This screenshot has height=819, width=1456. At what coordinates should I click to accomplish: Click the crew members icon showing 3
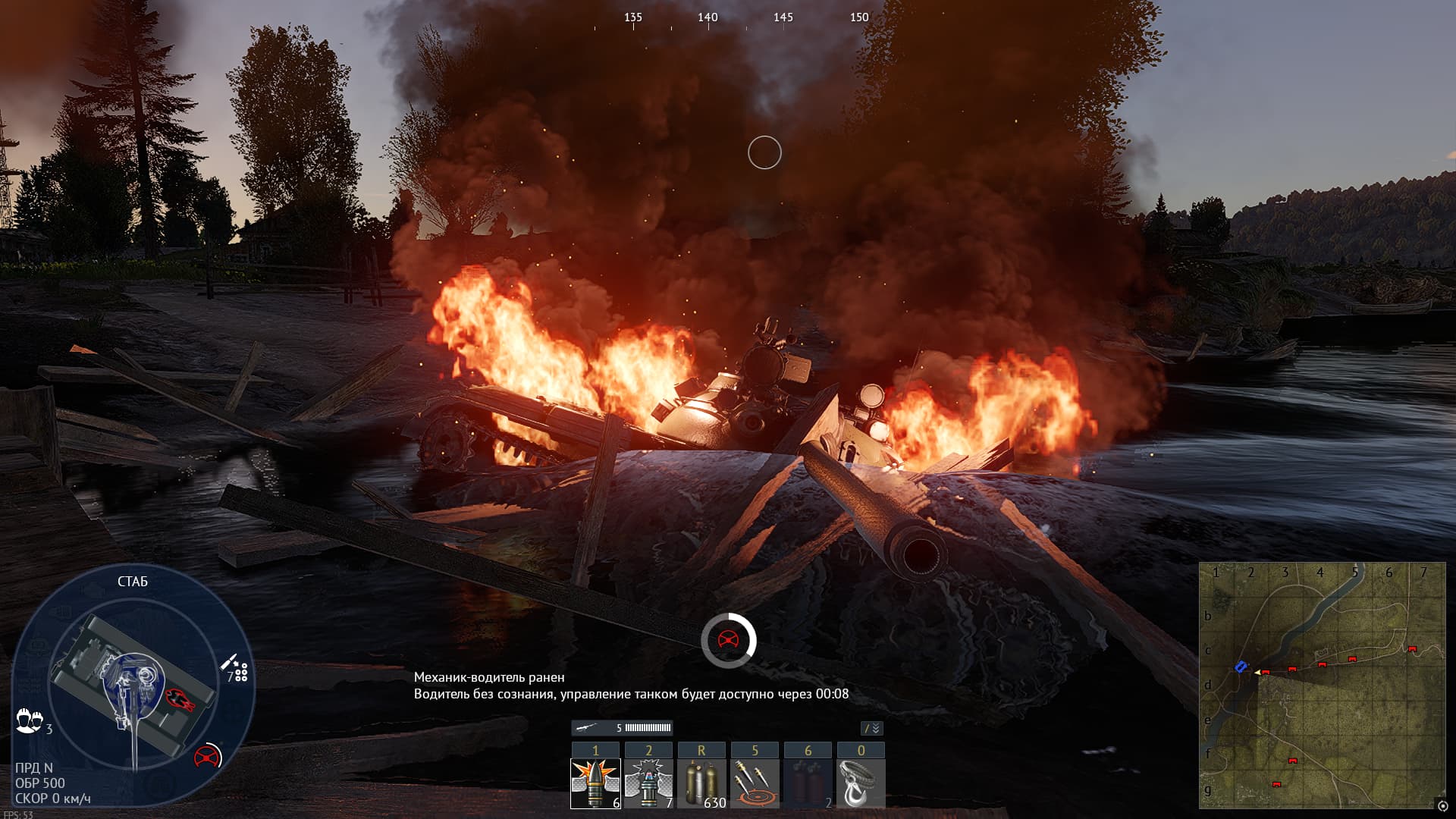tap(30, 720)
